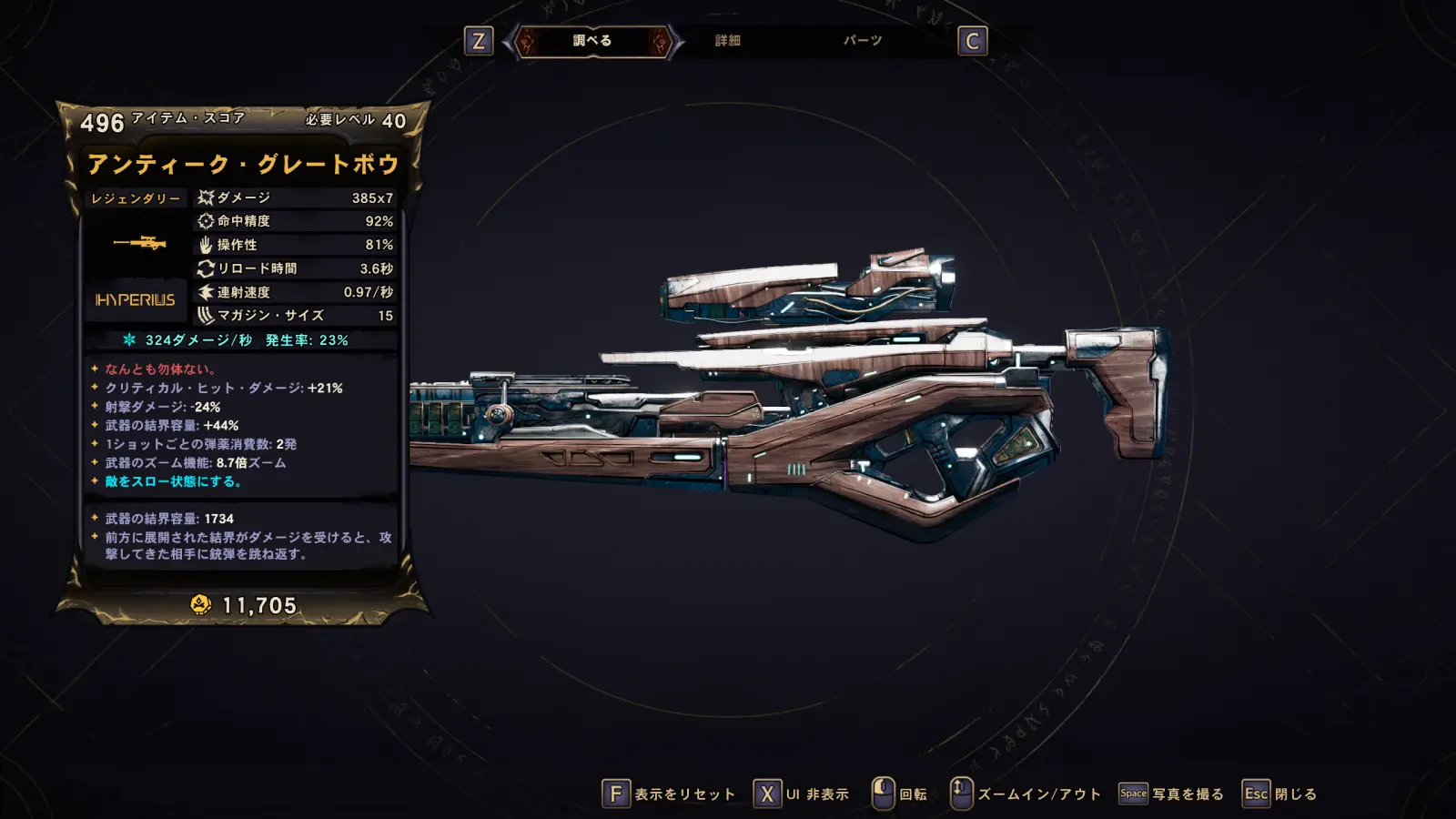Switch to the 詳細 tab
The image size is (1456, 819).
tap(727, 41)
